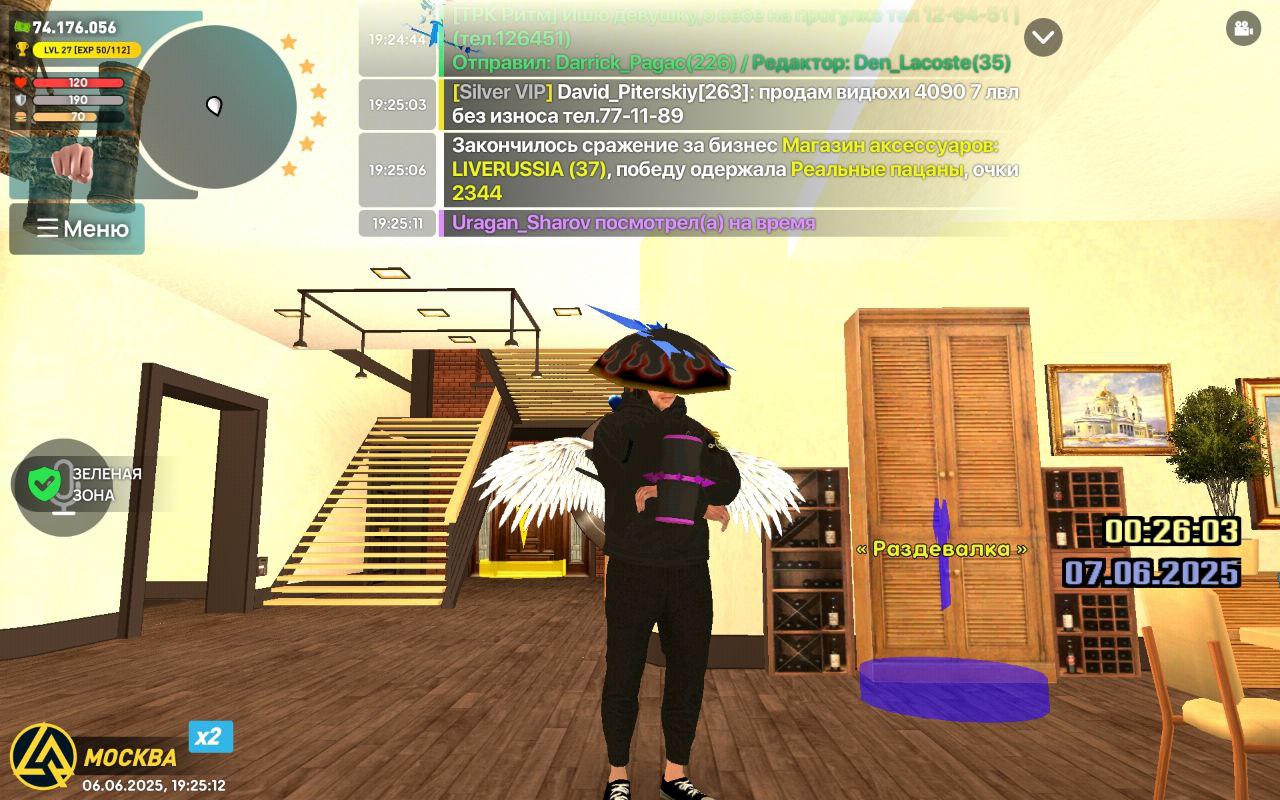The height and width of the screenshot is (800, 1280).
Task: Click the LVL 27 EXP progress bar
Action: 86,49
